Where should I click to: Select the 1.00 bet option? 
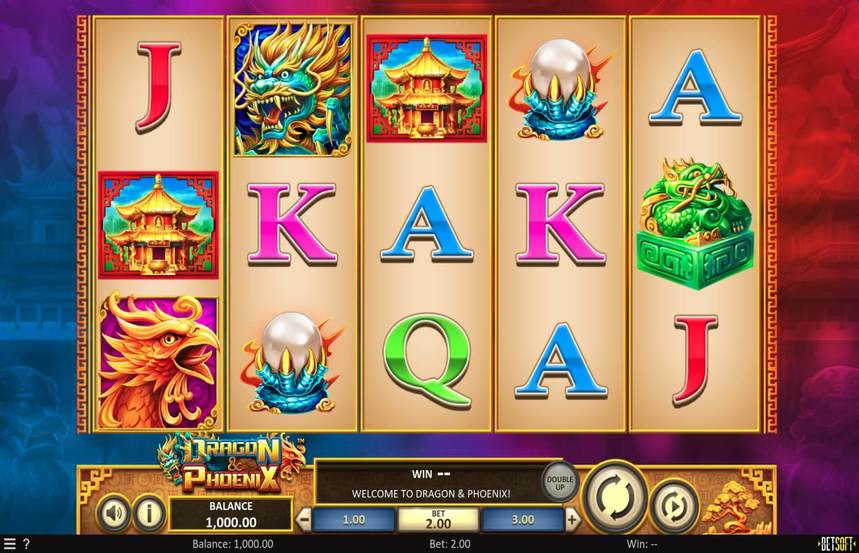pos(355,520)
